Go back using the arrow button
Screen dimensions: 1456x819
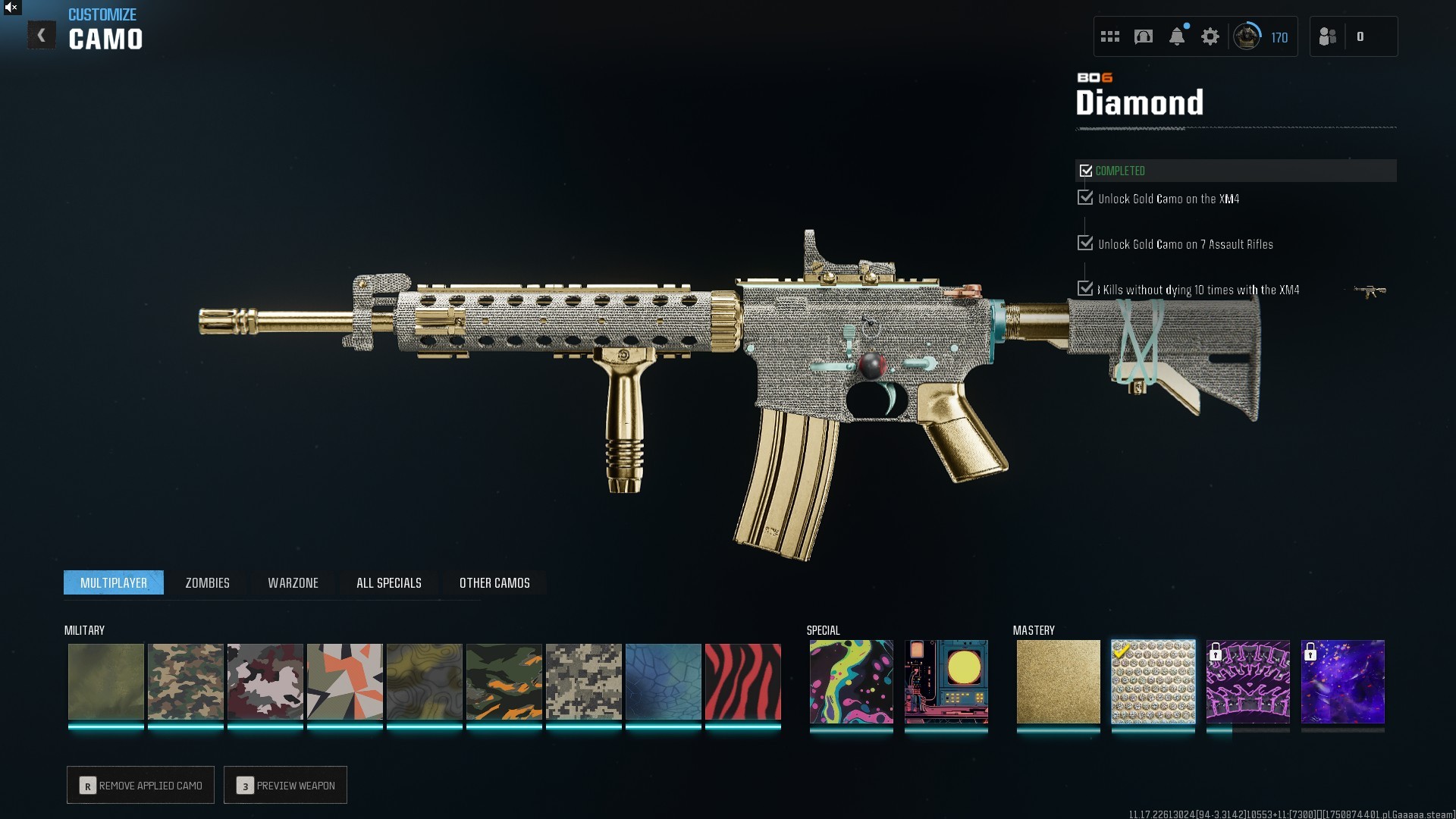point(42,36)
